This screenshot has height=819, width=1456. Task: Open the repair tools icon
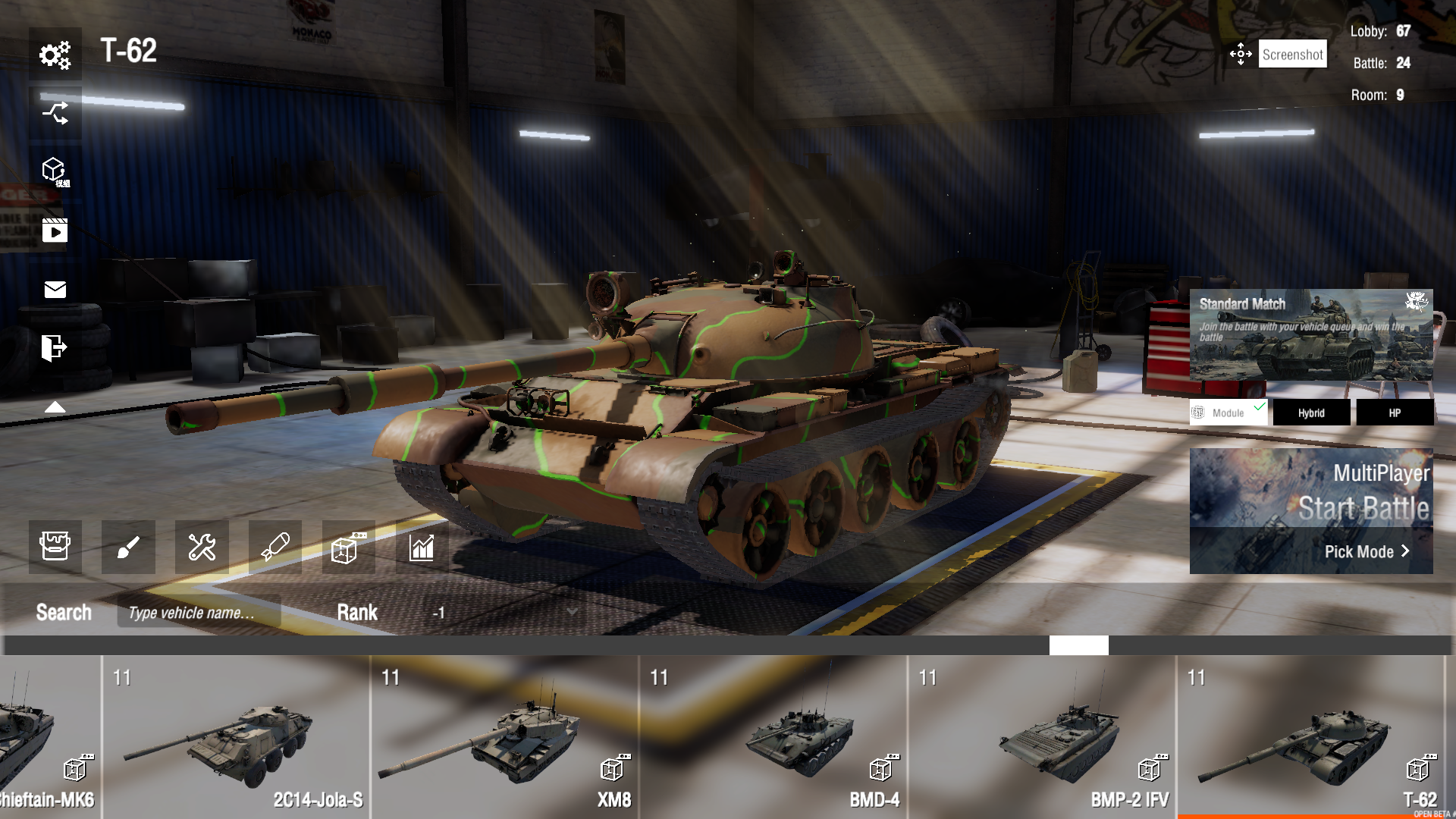(201, 548)
